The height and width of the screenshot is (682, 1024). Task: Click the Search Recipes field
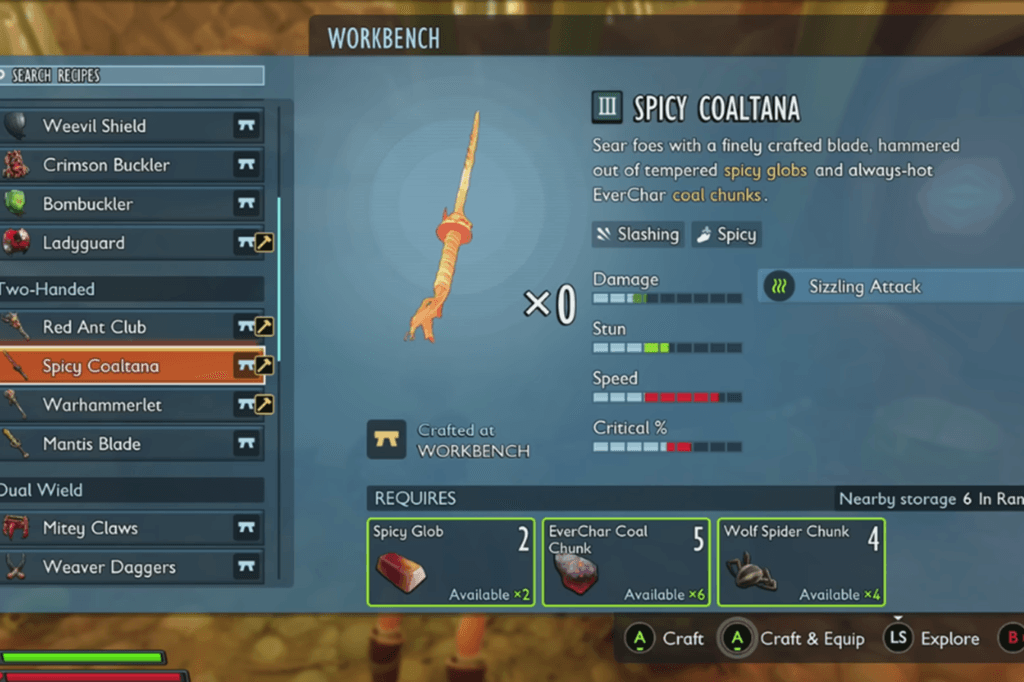(x=134, y=75)
